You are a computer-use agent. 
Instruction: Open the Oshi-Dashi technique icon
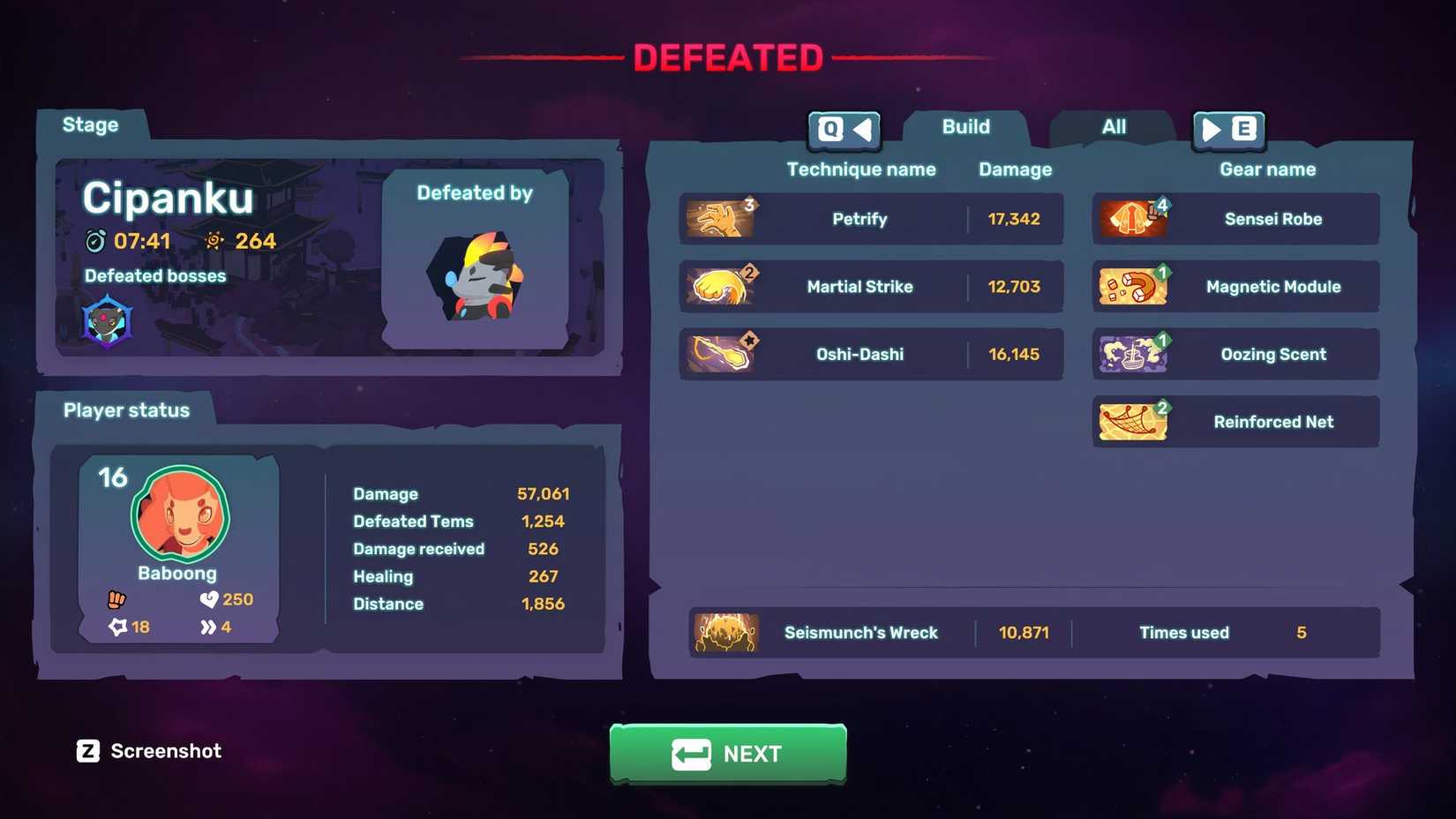[722, 353]
